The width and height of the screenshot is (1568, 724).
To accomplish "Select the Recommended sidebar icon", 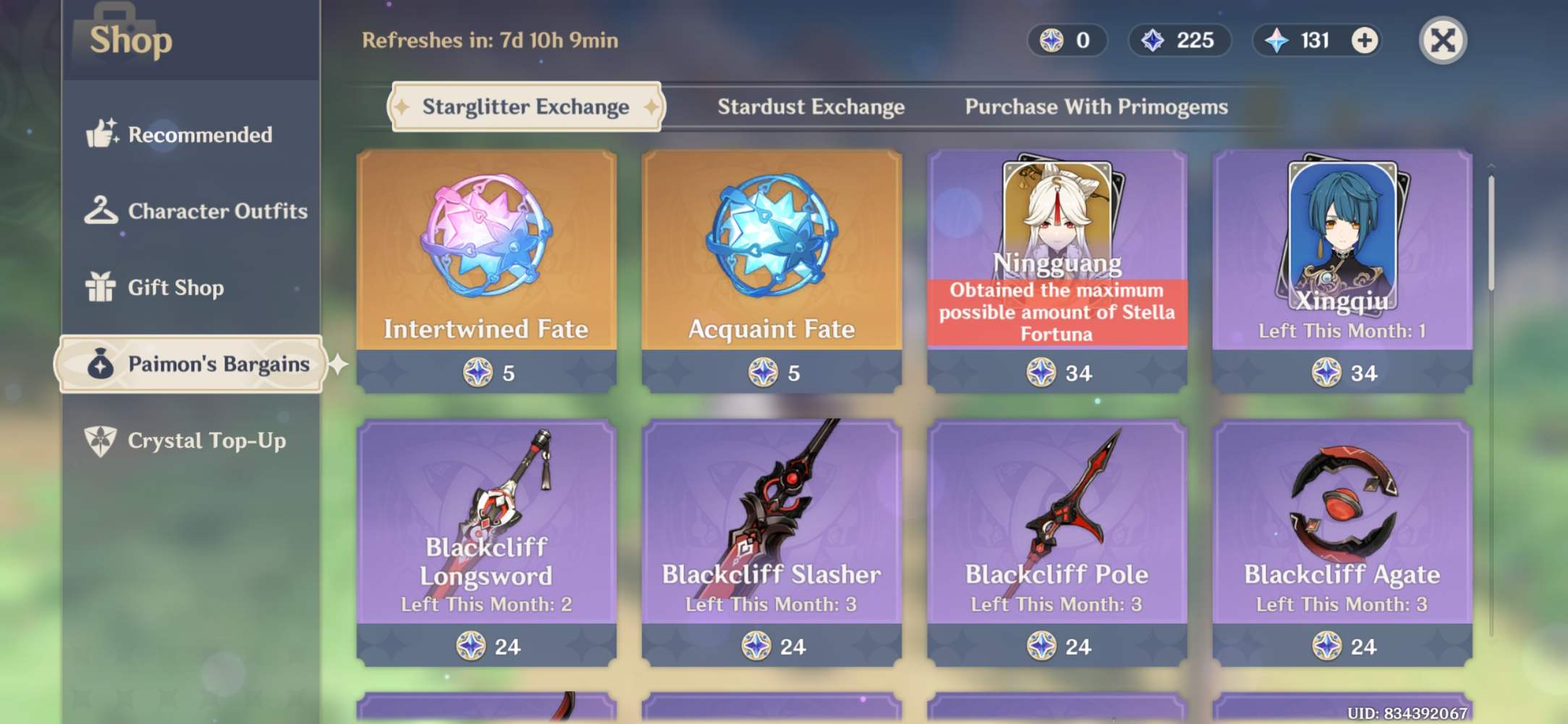I will point(103,135).
